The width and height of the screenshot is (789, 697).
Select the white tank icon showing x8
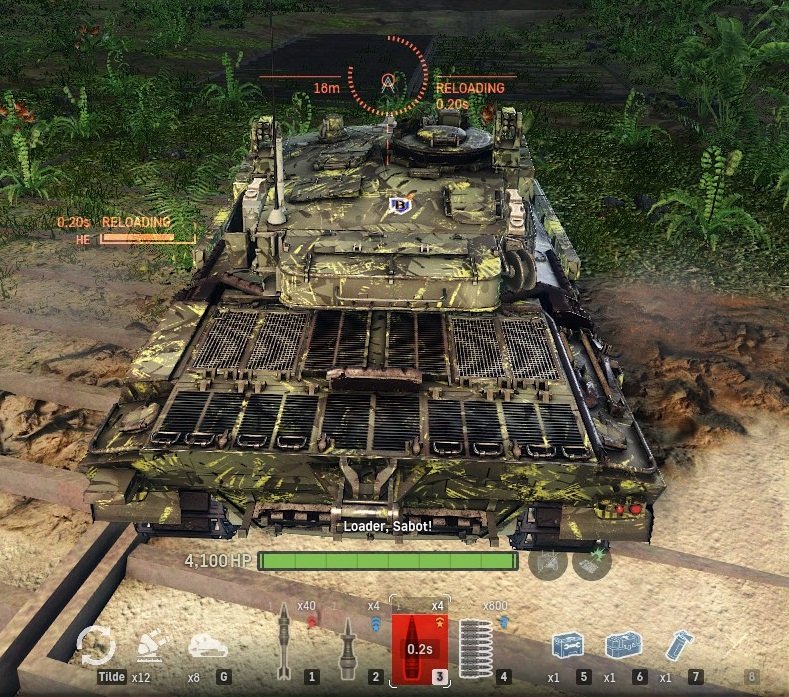click(x=208, y=646)
